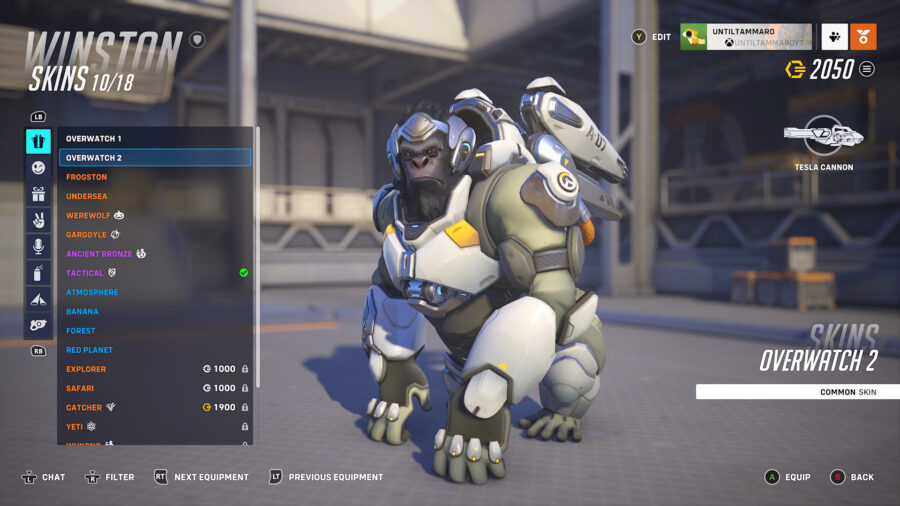The height and width of the screenshot is (506, 900).
Task: Switch to the voice lines microphone tab
Action: pos(39,246)
